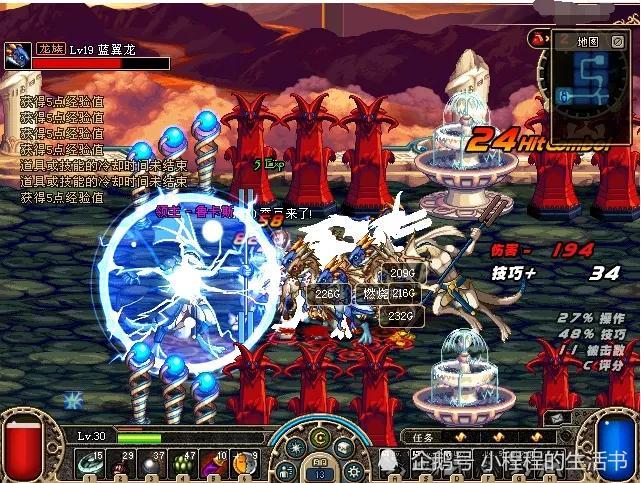Viewport: 641px width, 483px height.
Task: Toggle the minimap's circular slash button
Action: point(620,42)
